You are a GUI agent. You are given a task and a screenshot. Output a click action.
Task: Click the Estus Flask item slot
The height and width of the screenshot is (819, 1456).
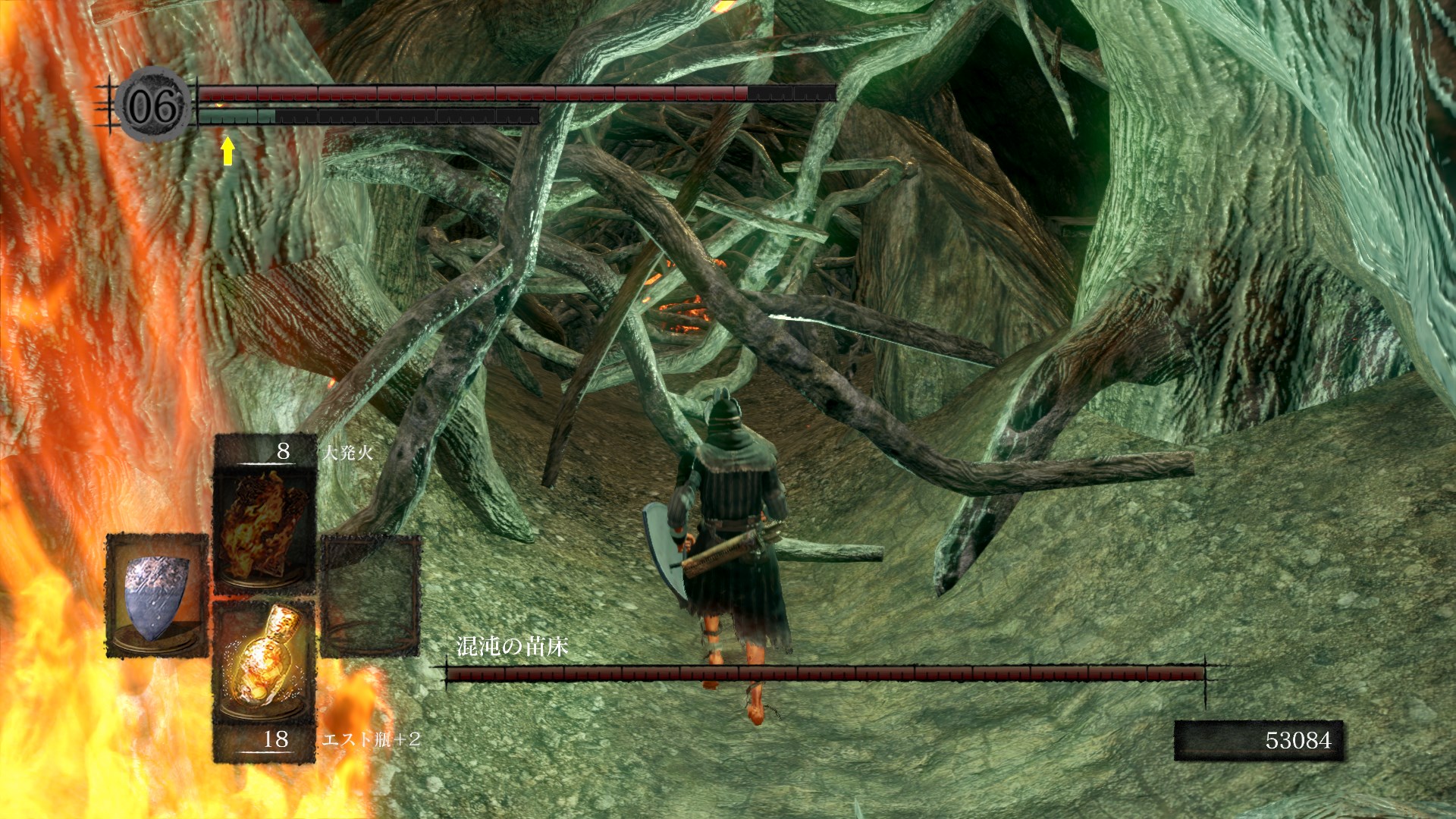pos(265,661)
